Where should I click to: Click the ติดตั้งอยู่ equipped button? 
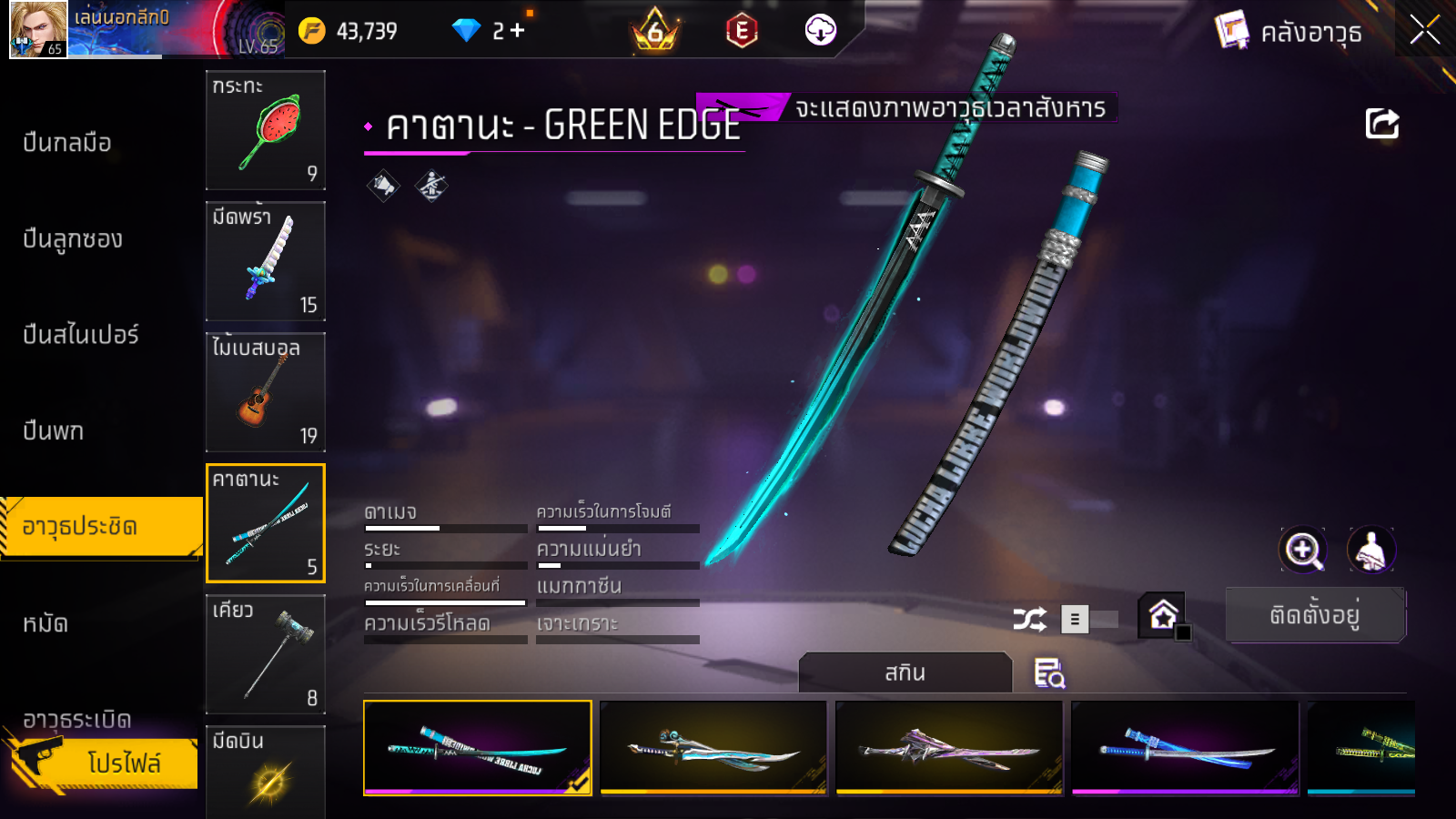tap(1315, 615)
